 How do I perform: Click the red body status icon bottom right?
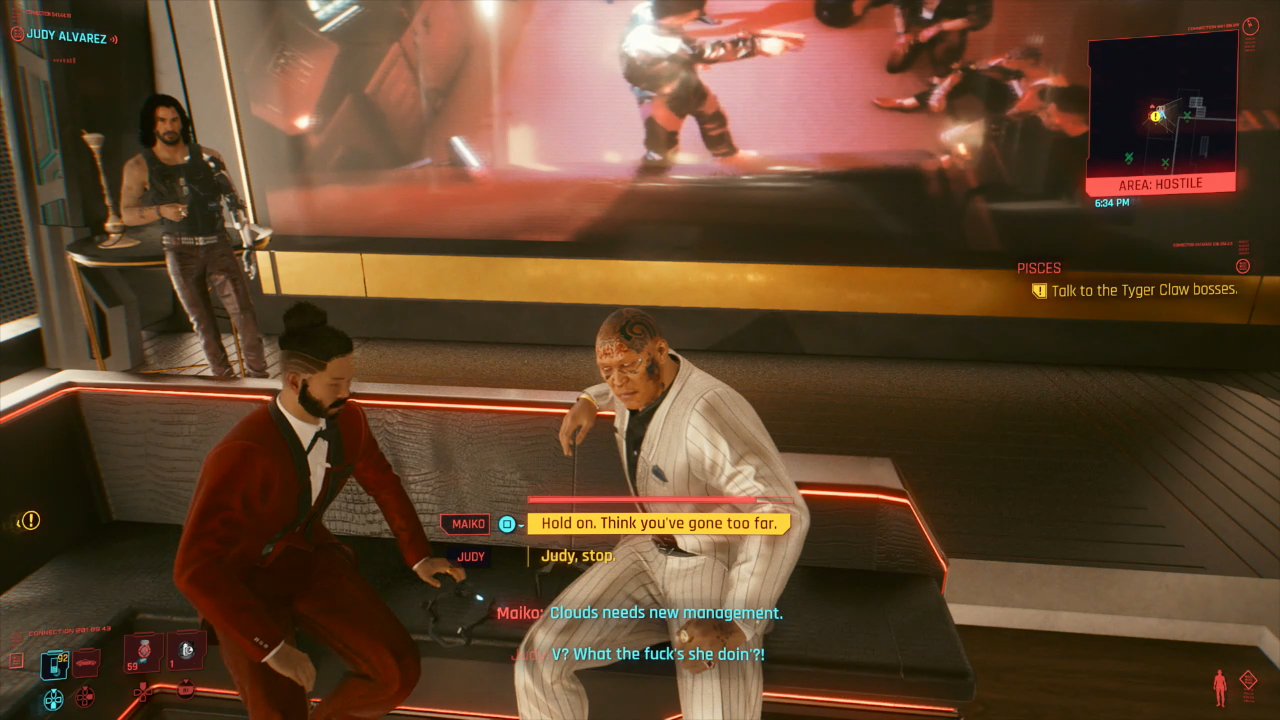tap(1219, 685)
